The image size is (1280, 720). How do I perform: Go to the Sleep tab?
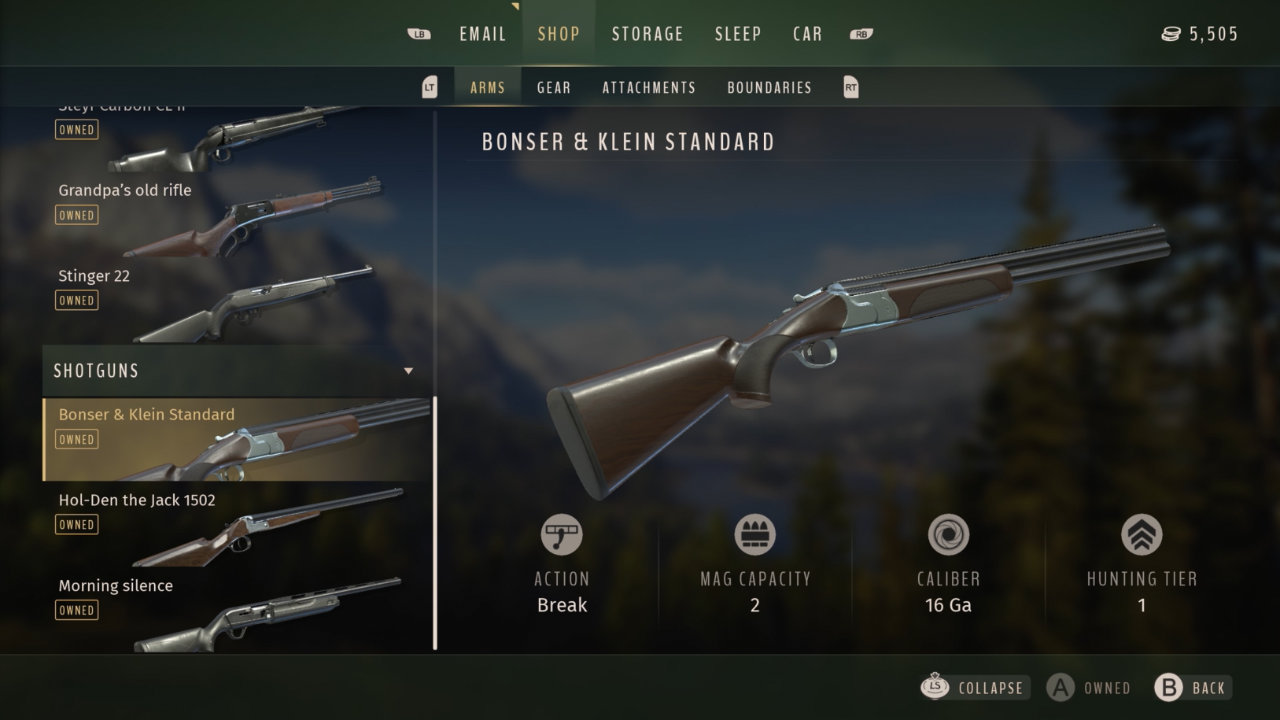[738, 34]
